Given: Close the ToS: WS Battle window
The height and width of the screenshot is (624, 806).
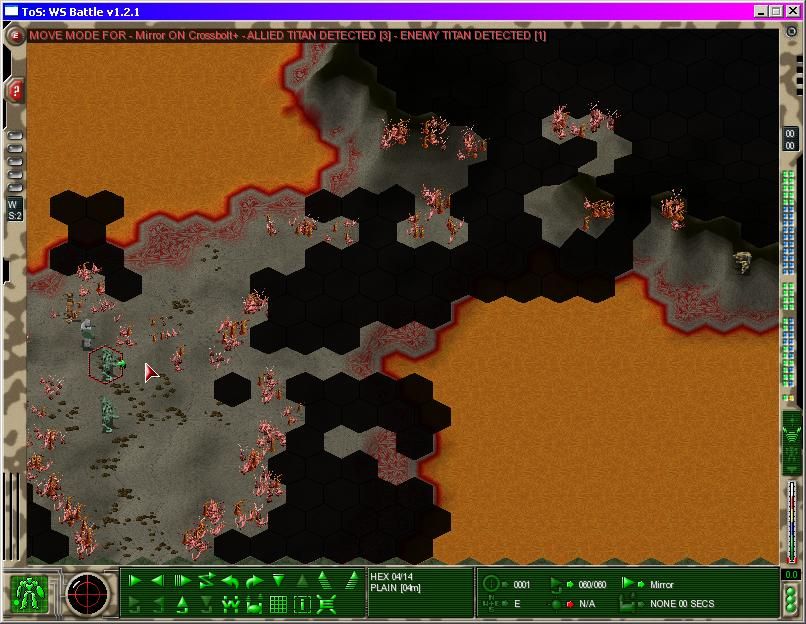Looking at the screenshot, I should click(x=791, y=10).
